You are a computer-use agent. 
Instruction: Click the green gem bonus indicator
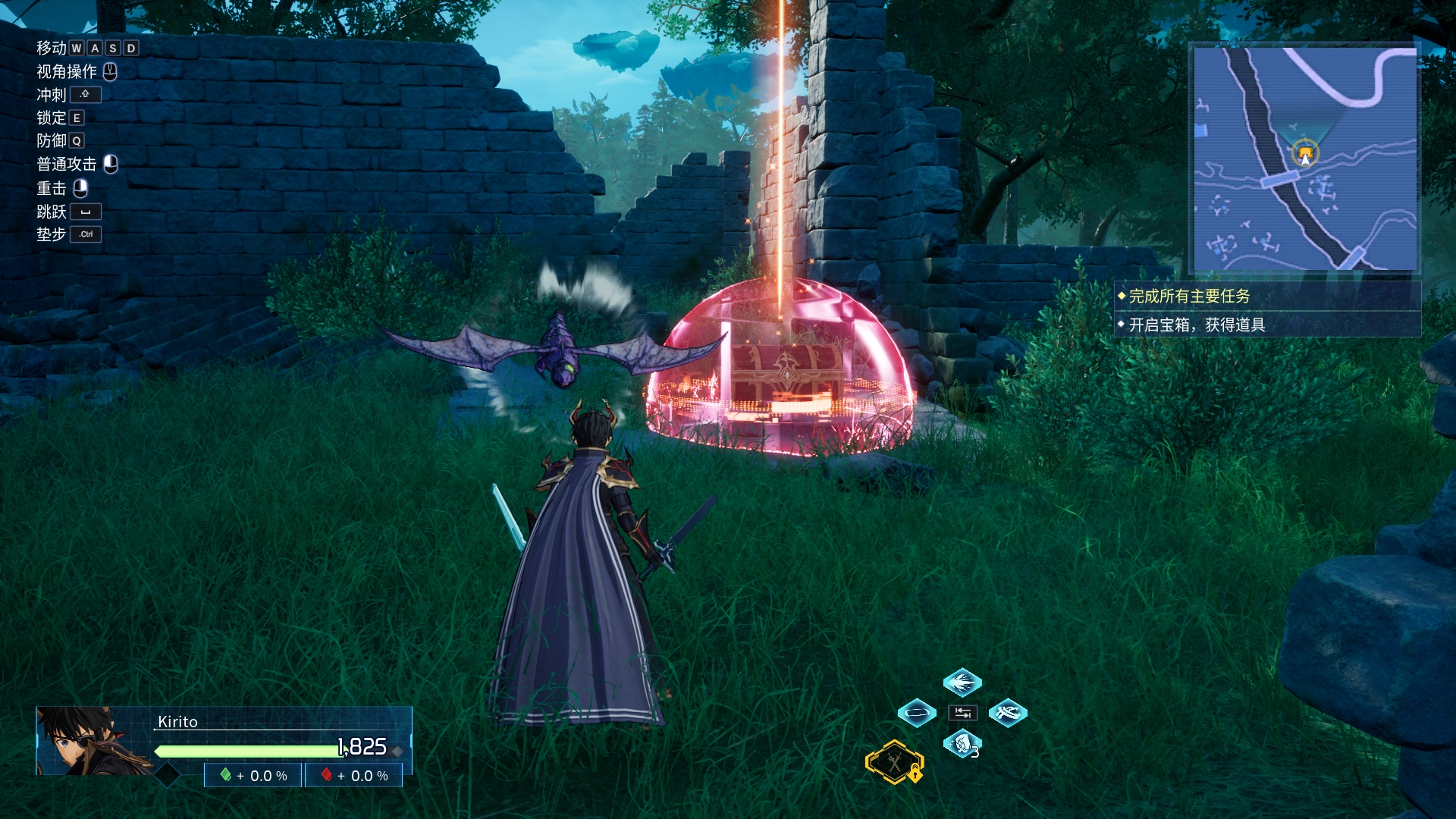(x=253, y=776)
